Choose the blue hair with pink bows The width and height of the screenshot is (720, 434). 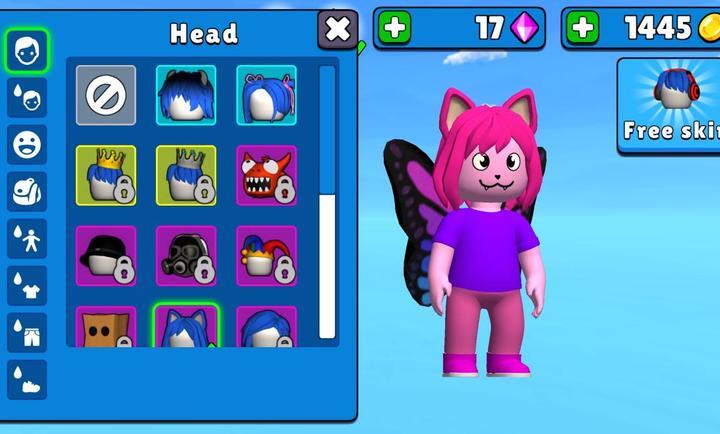coord(266,95)
